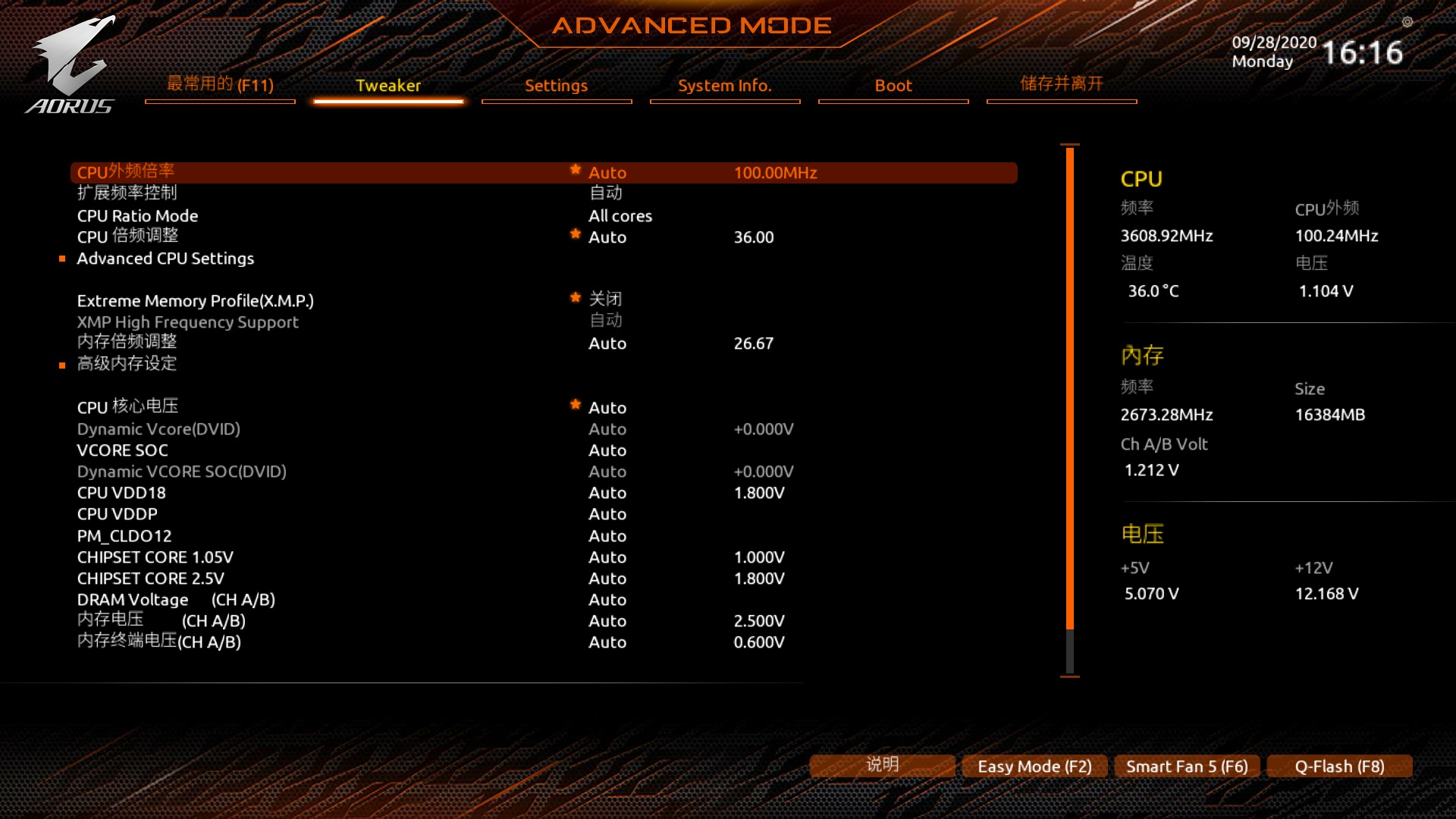The width and height of the screenshot is (1456, 819).
Task: Click the star beside CPU 倍频调整
Action: coord(576,235)
